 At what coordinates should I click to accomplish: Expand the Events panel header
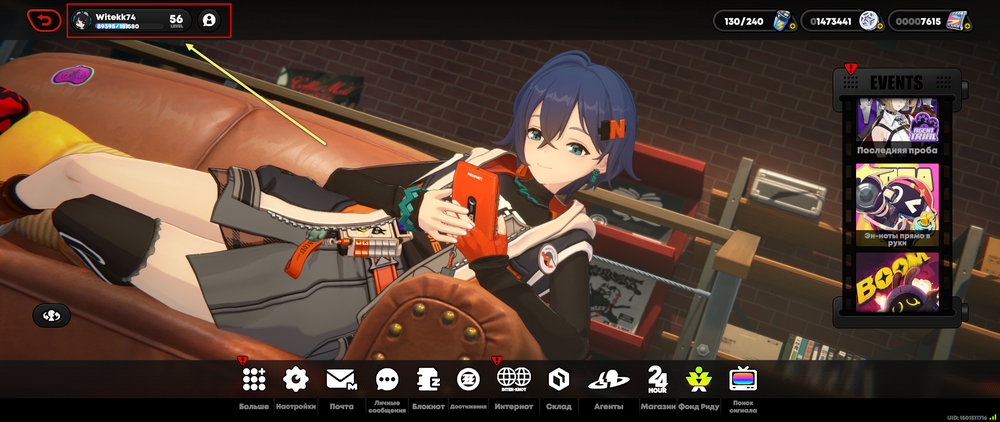(896, 82)
